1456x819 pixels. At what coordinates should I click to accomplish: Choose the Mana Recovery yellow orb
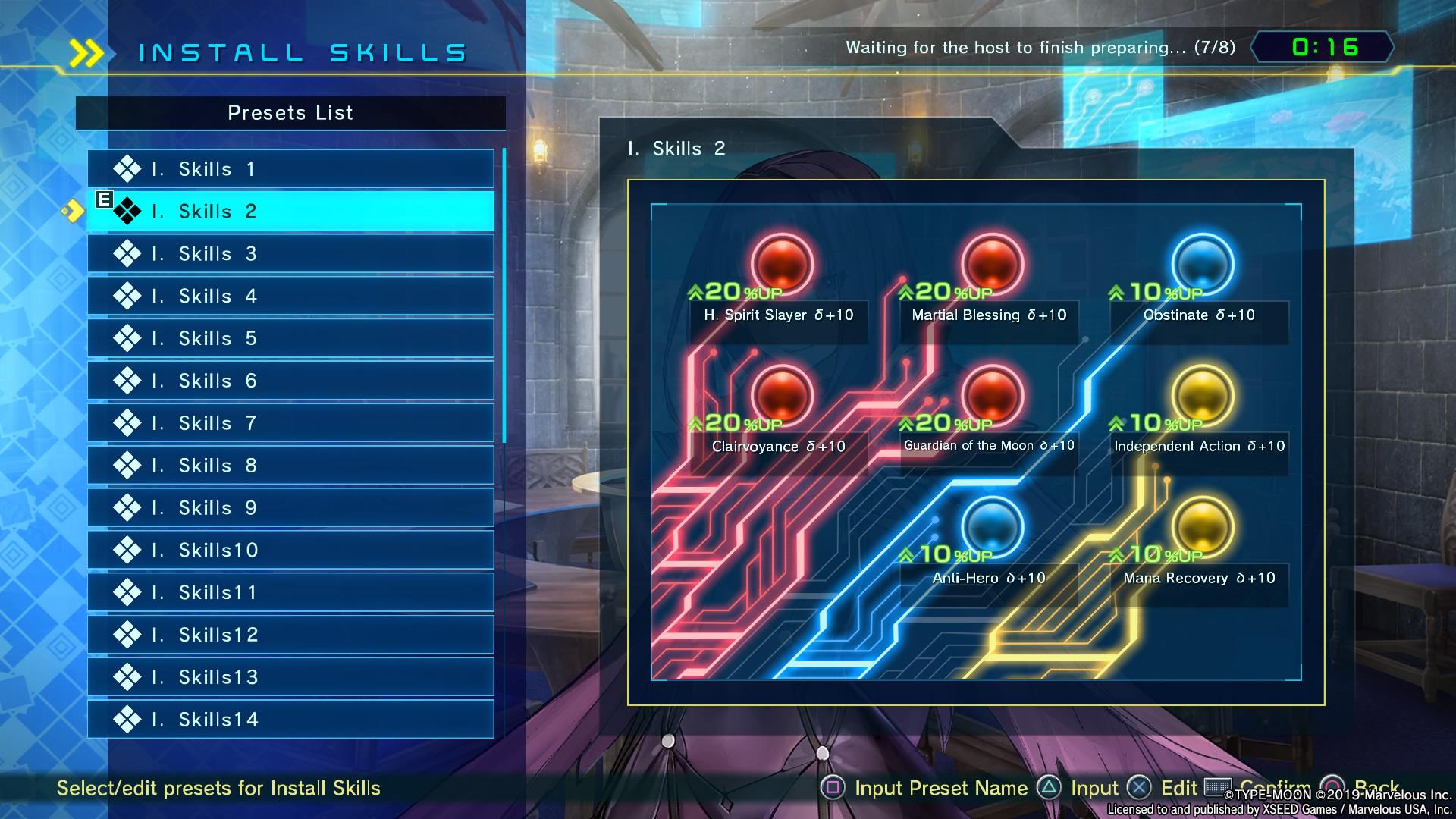(x=1203, y=527)
